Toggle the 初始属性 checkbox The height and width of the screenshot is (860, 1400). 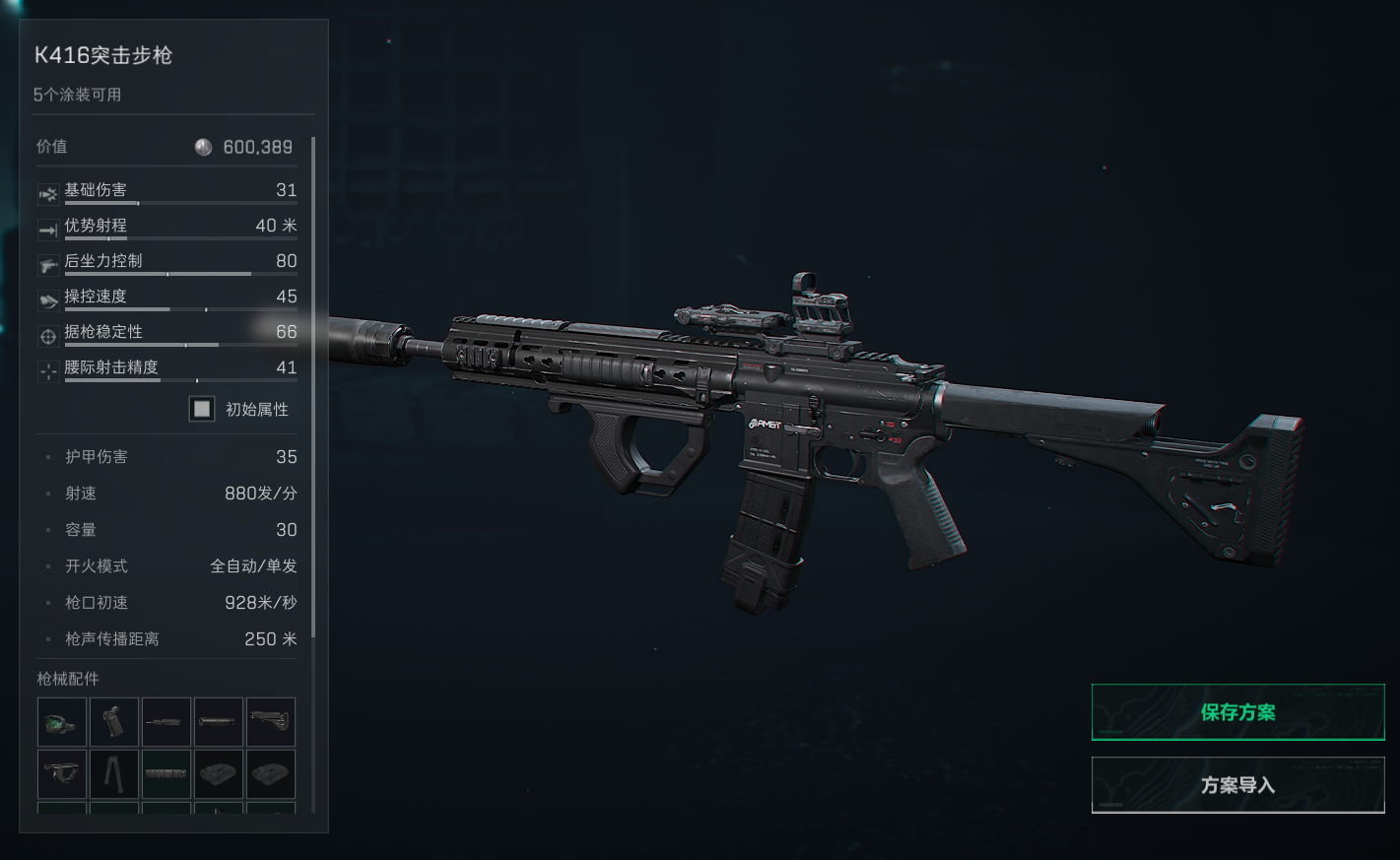click(x=202, y=409)
